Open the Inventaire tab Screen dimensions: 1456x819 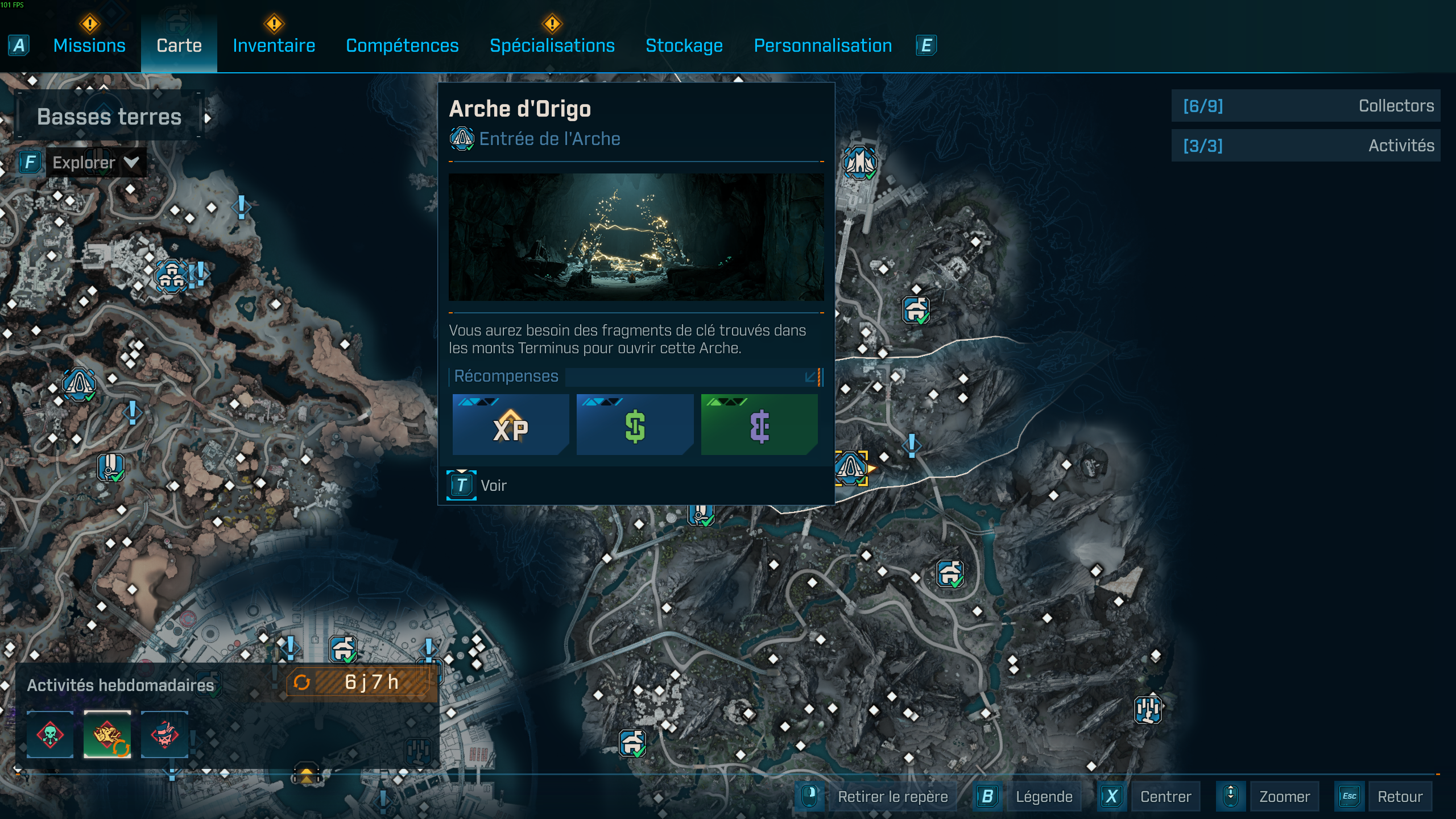[x=274, y=45]
